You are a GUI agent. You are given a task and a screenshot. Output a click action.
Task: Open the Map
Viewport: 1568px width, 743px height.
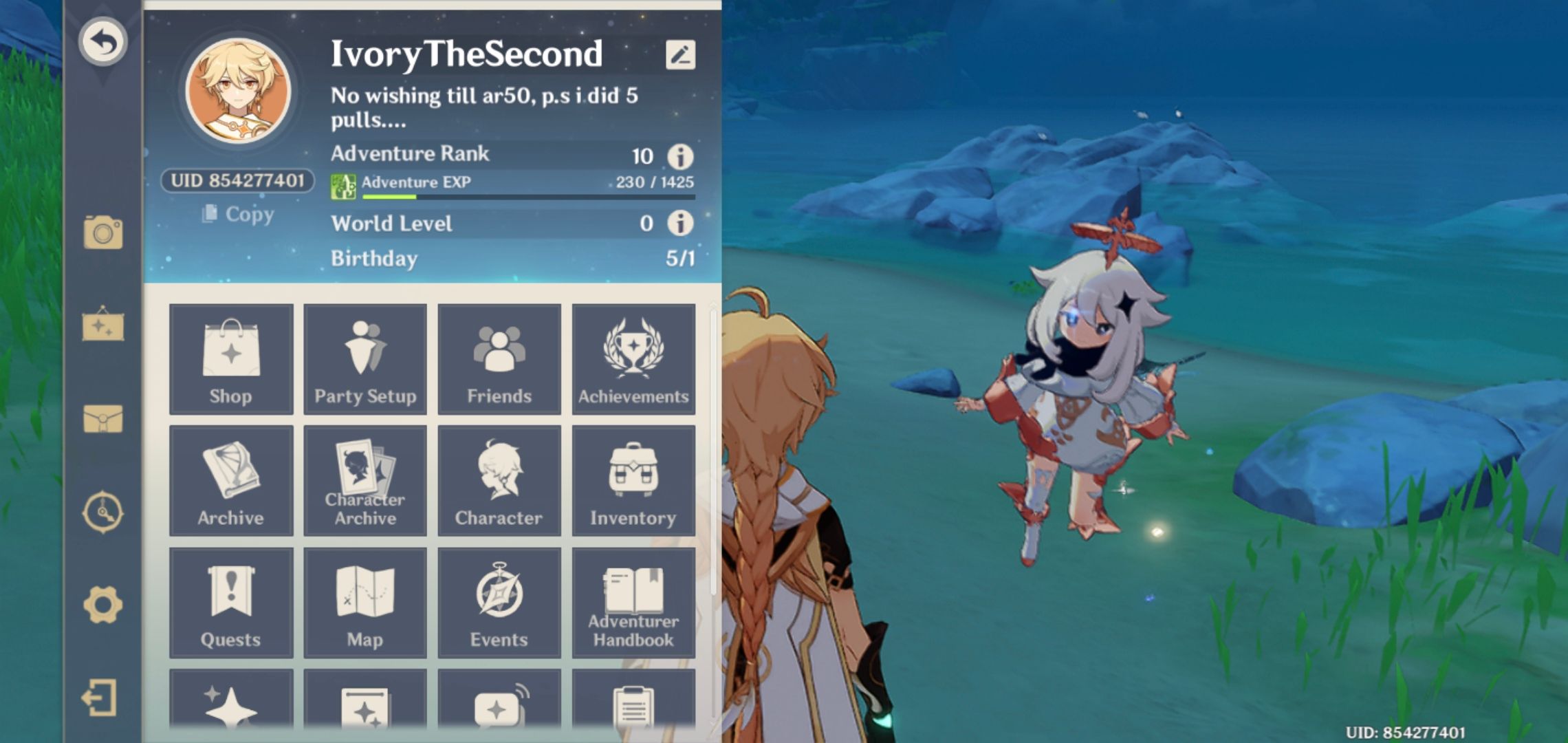(x=365, y=603)
